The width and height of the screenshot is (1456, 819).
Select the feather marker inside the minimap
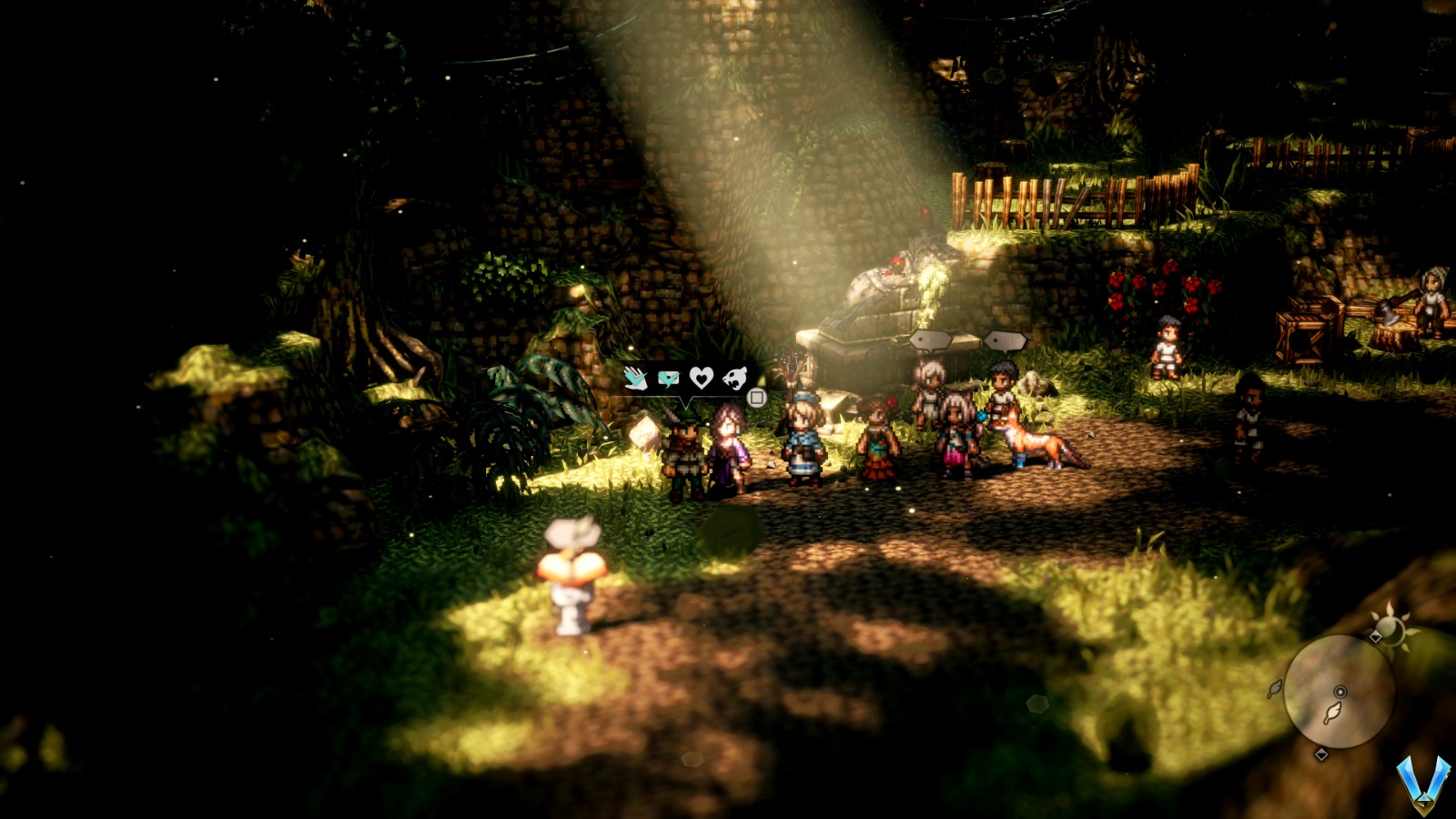1332,713
